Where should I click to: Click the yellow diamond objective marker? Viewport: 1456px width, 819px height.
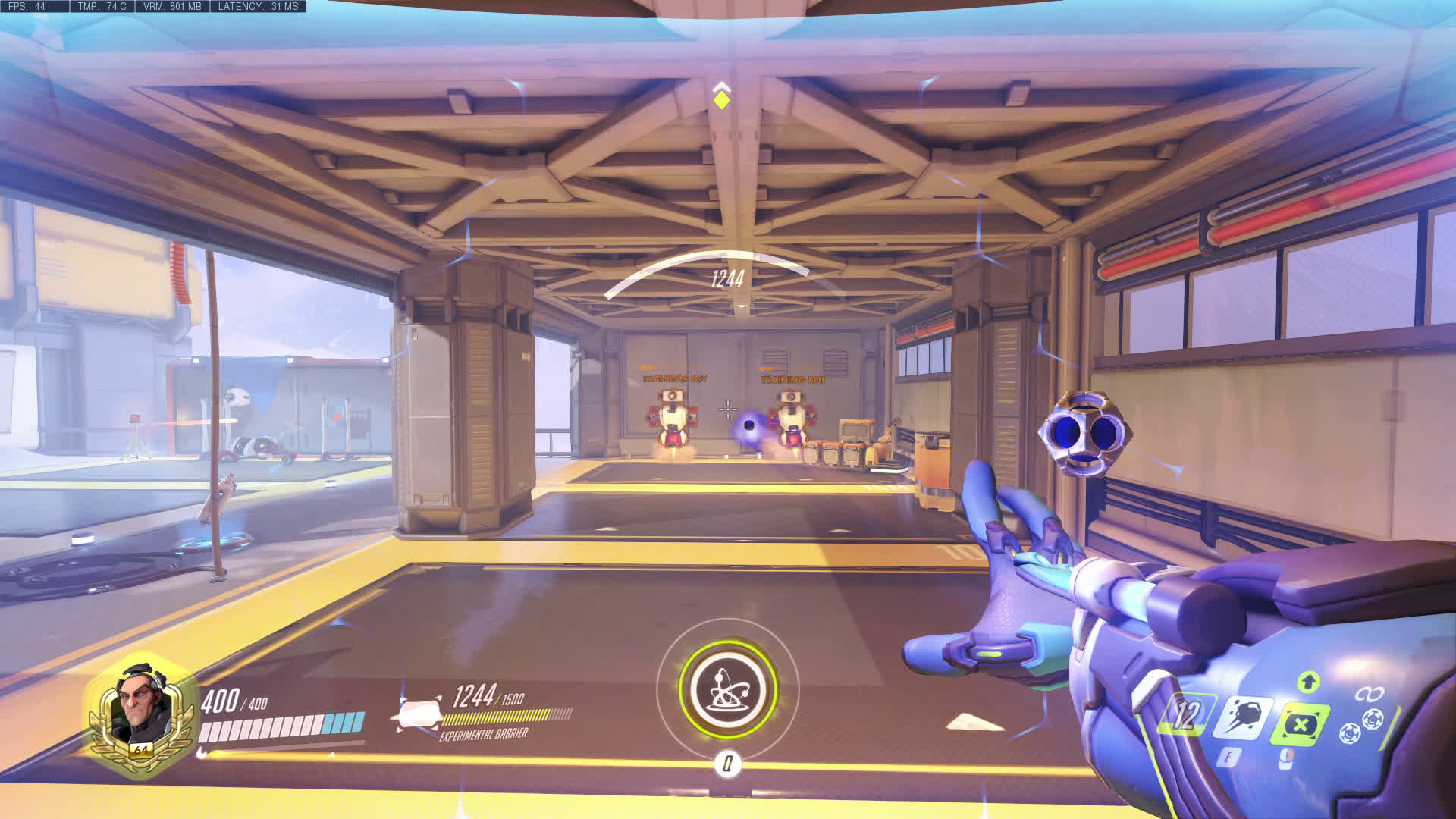(x=721, y=99)
